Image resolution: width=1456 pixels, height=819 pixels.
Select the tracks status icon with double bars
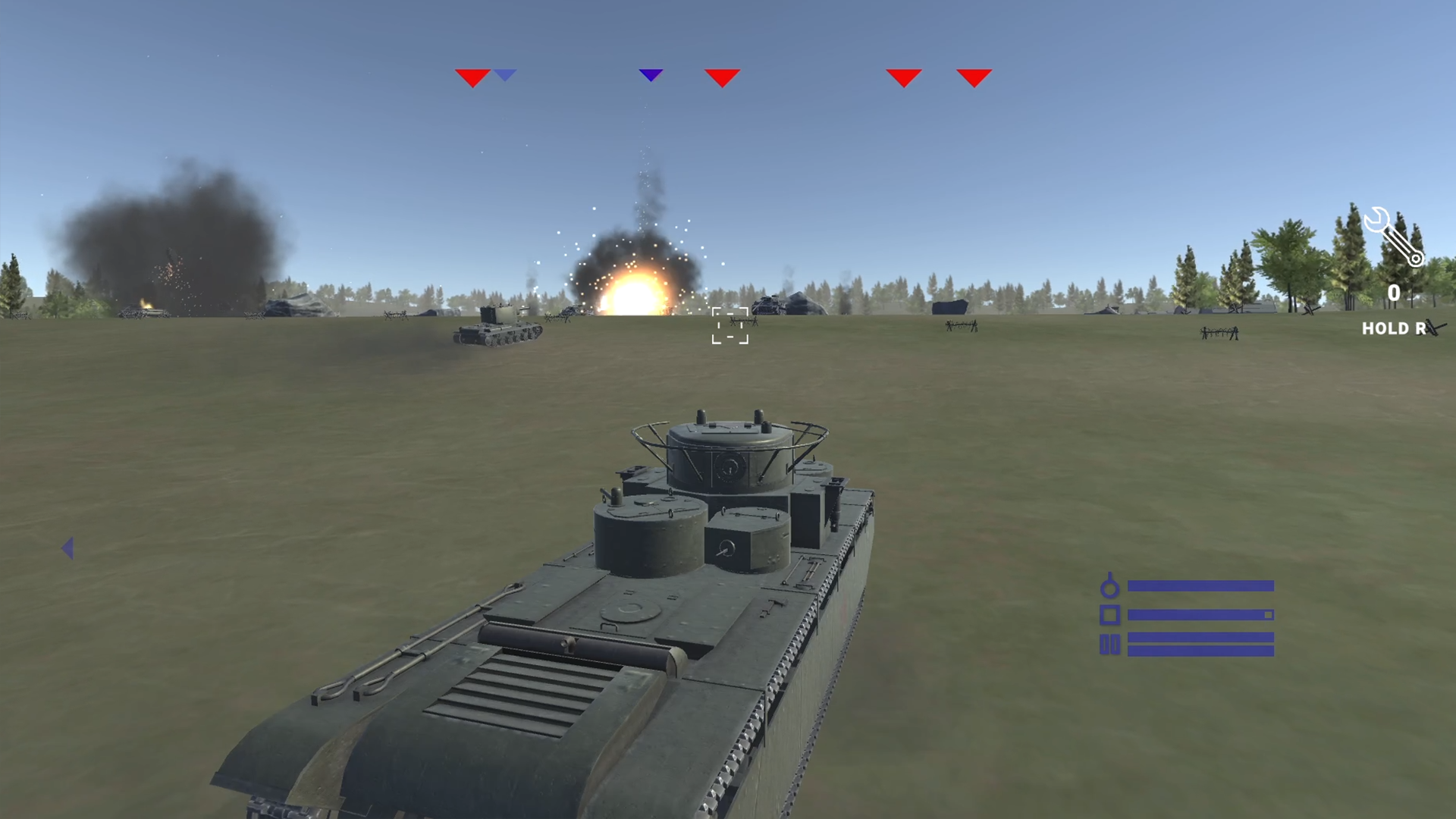(x=1109, y=645)
